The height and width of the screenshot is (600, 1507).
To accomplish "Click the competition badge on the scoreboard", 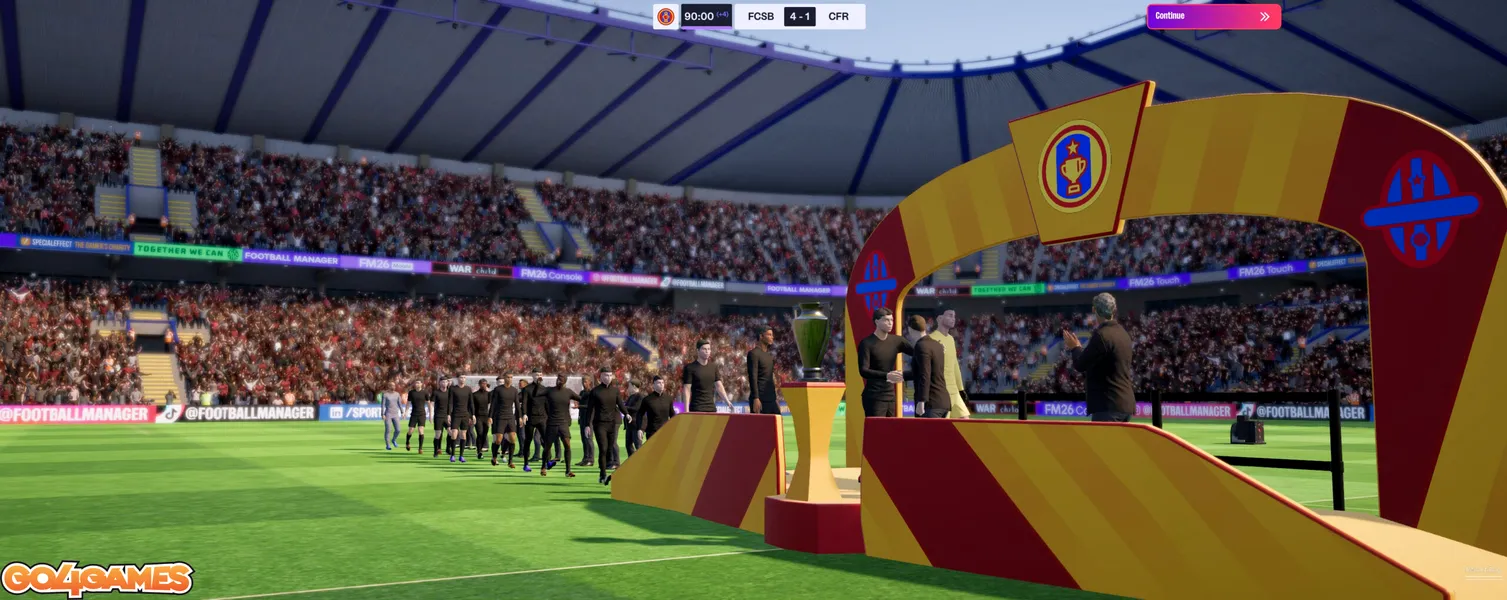I will tap(666, 16).
